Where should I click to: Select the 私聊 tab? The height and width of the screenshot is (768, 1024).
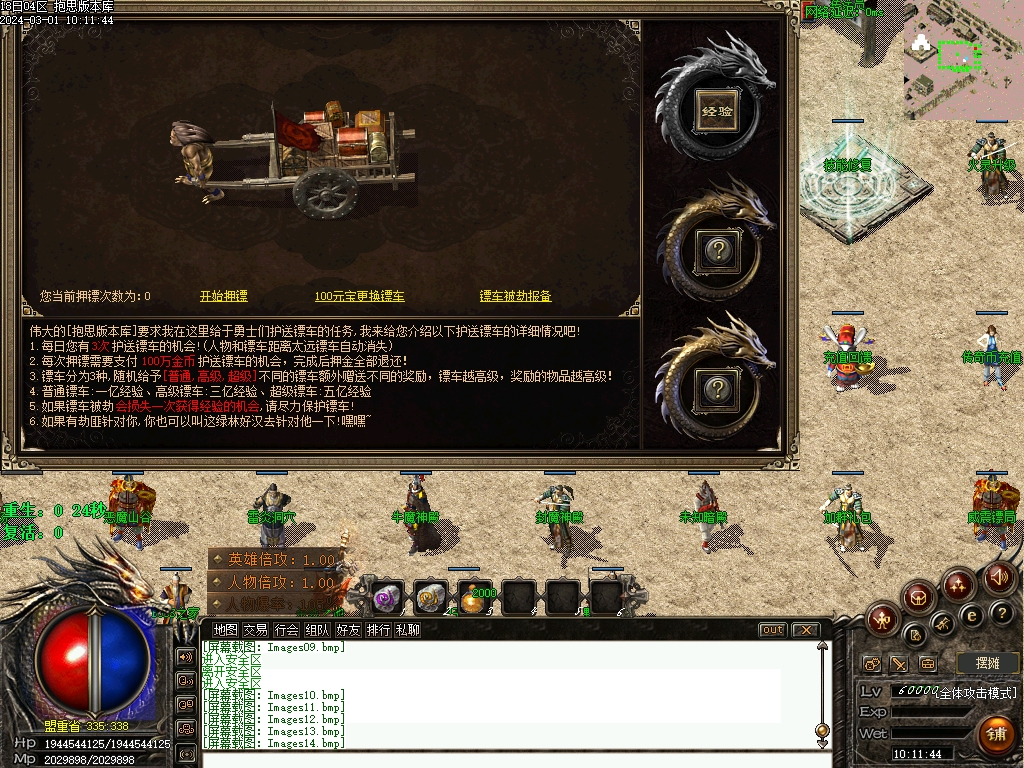(408, 630)
